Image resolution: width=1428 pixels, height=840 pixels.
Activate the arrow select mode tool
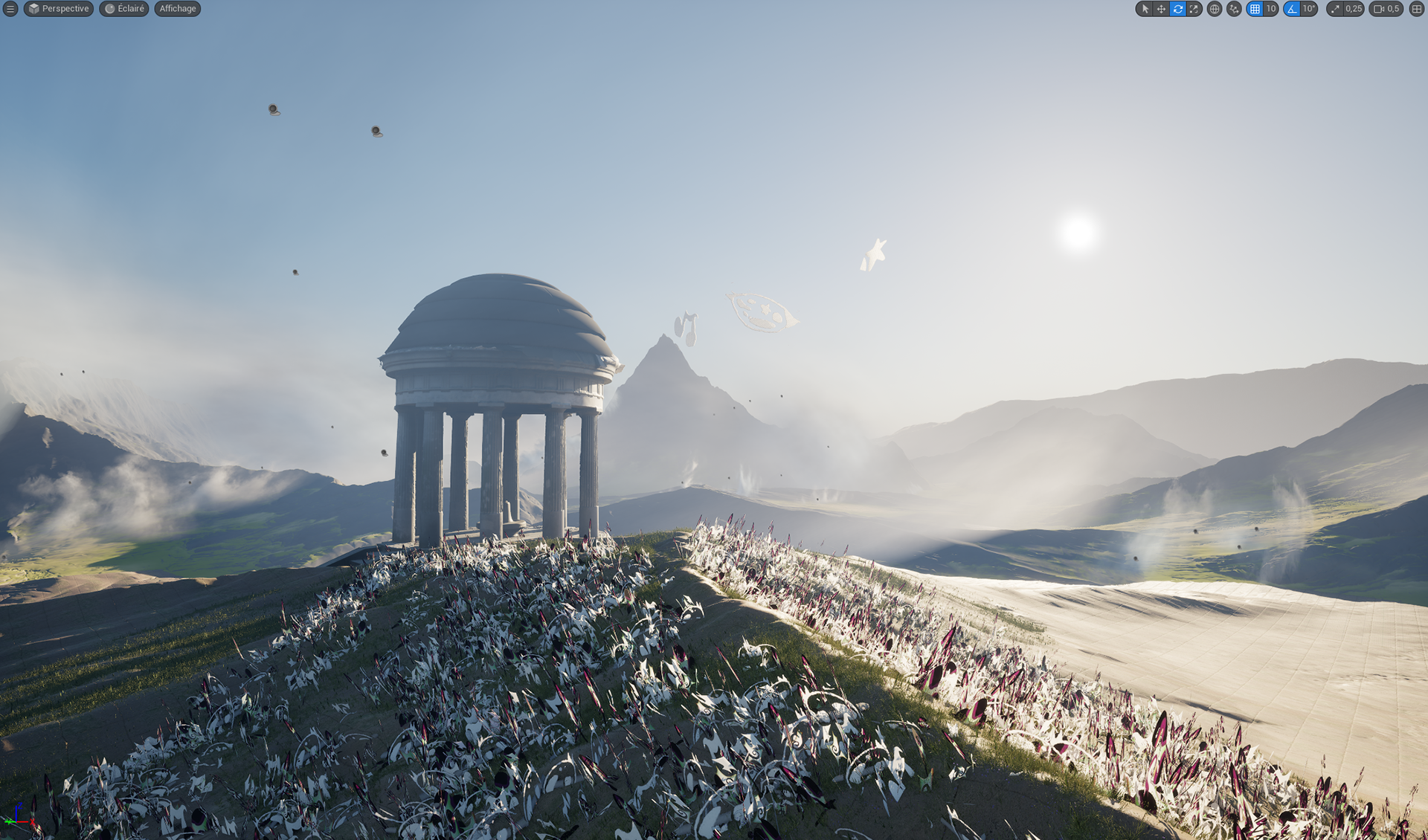(x=1144, y=9)
